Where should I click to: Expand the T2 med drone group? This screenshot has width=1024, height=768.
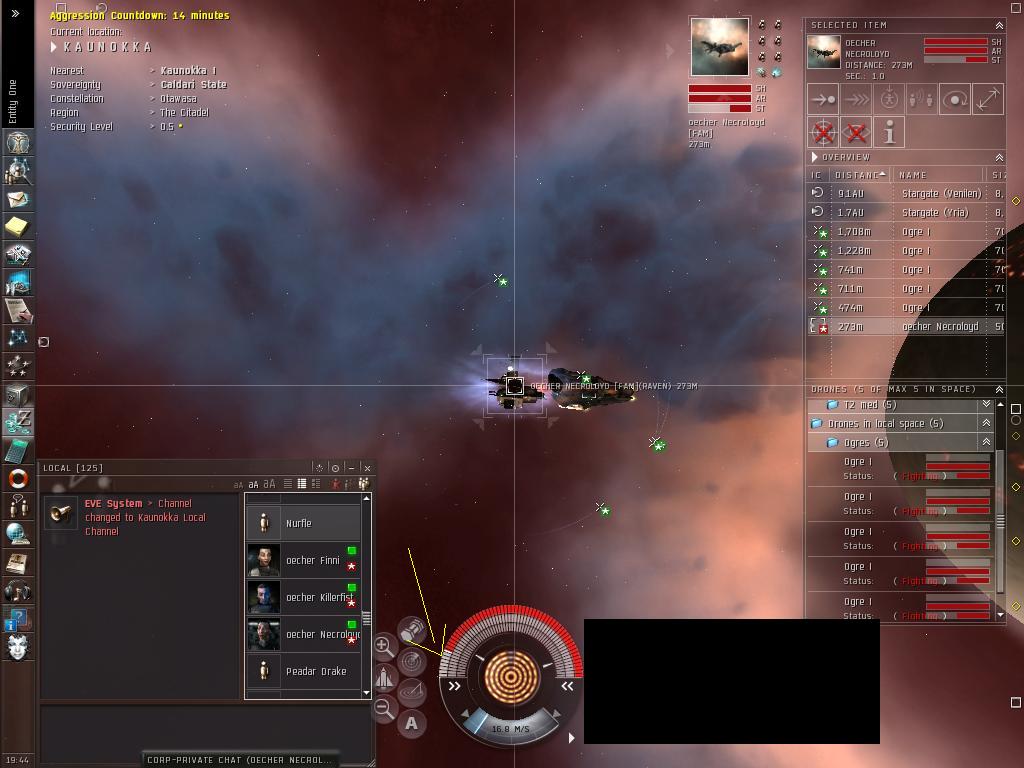(x=986, y=405)
